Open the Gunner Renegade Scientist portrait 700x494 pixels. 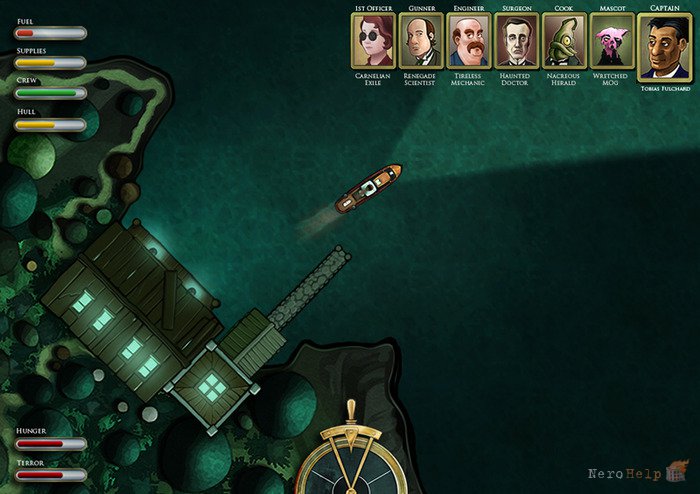420,41
